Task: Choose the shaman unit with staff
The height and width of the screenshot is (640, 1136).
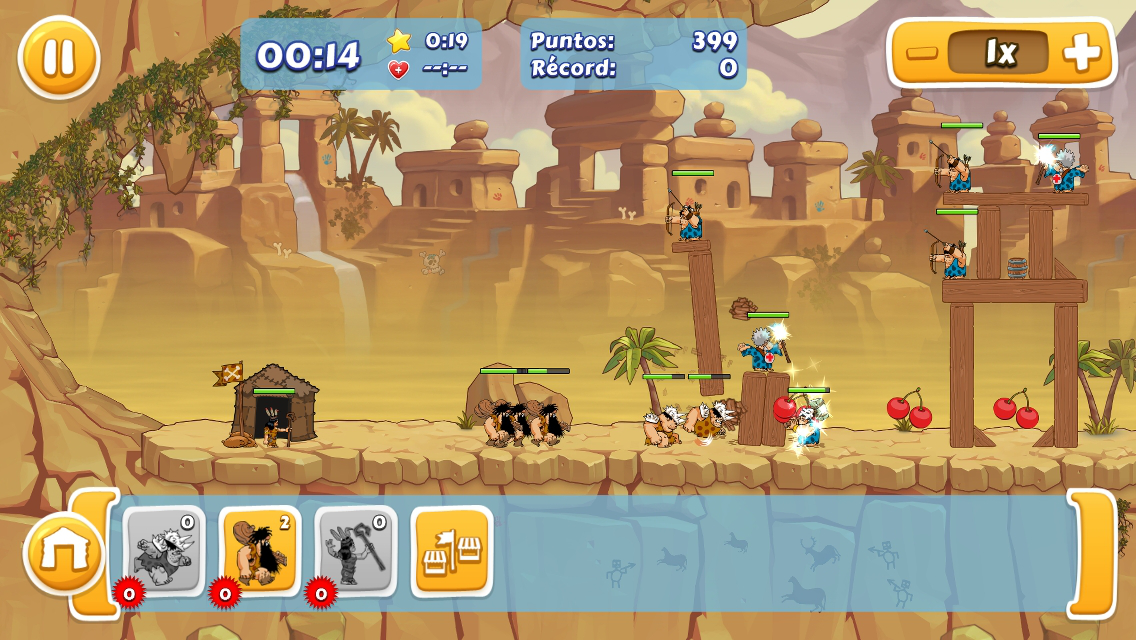Action: [x=356, y=551]
